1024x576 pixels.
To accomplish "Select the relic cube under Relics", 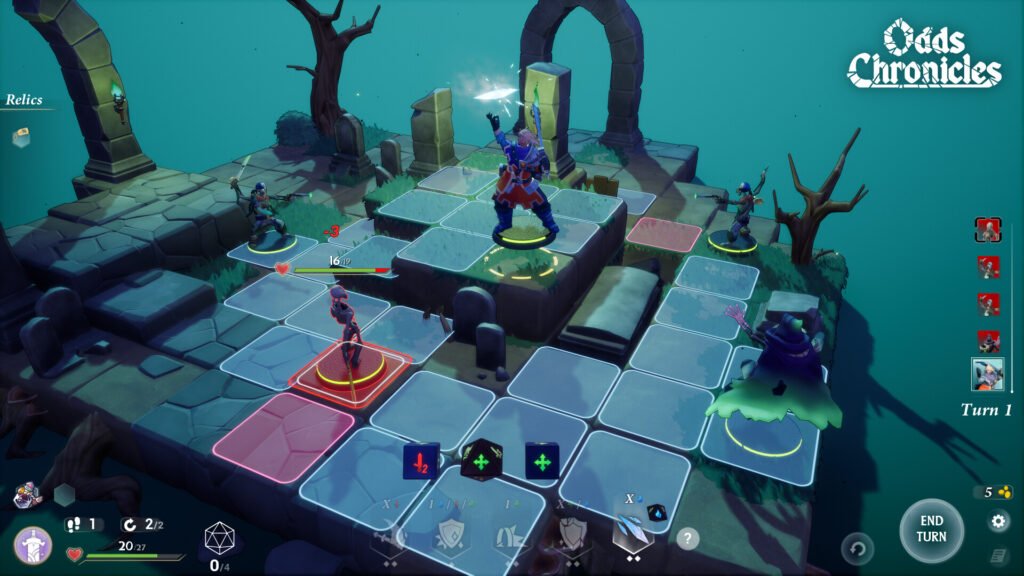I will 21,138.
